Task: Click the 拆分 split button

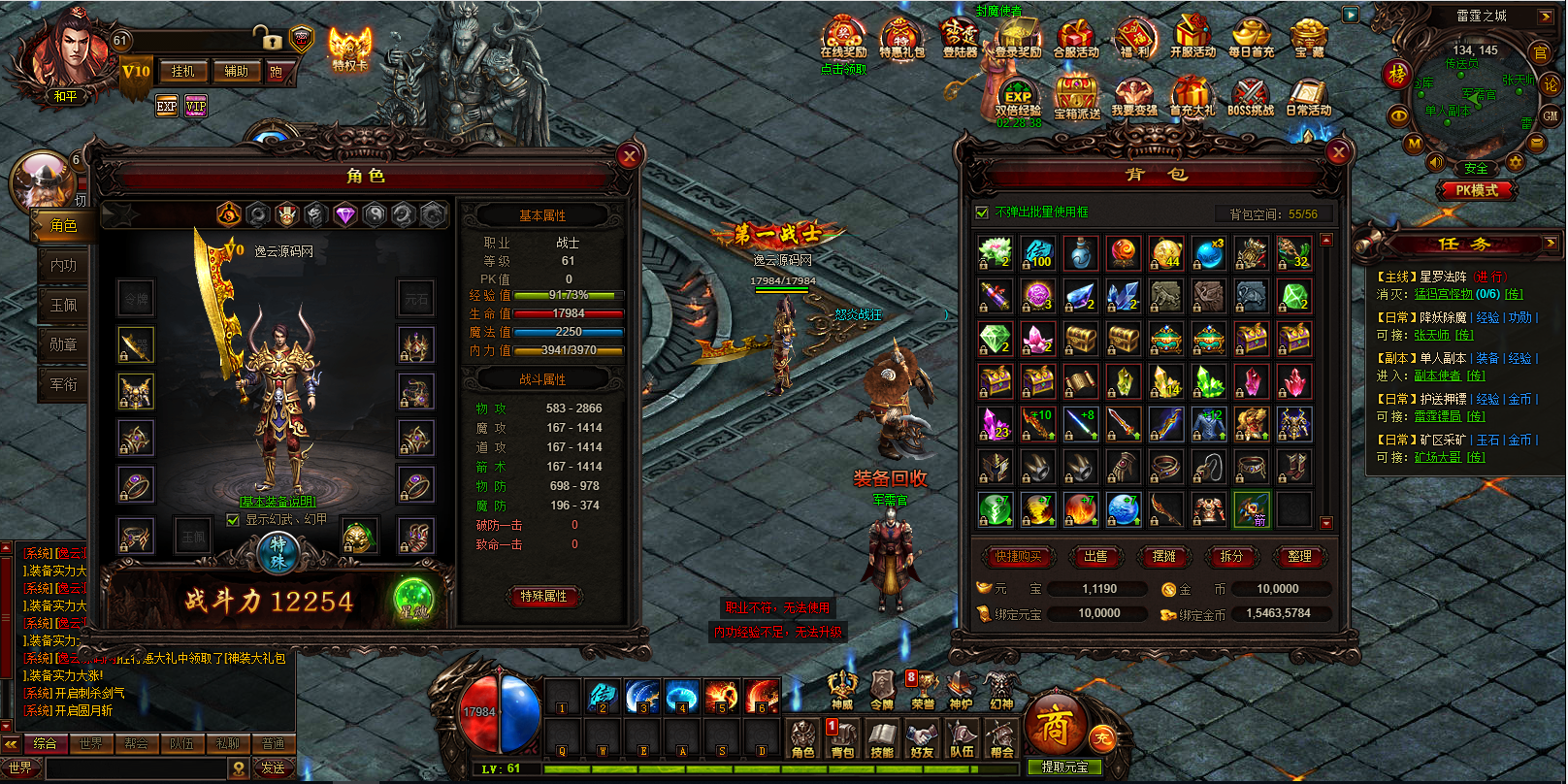Action: pos(1231,556)
